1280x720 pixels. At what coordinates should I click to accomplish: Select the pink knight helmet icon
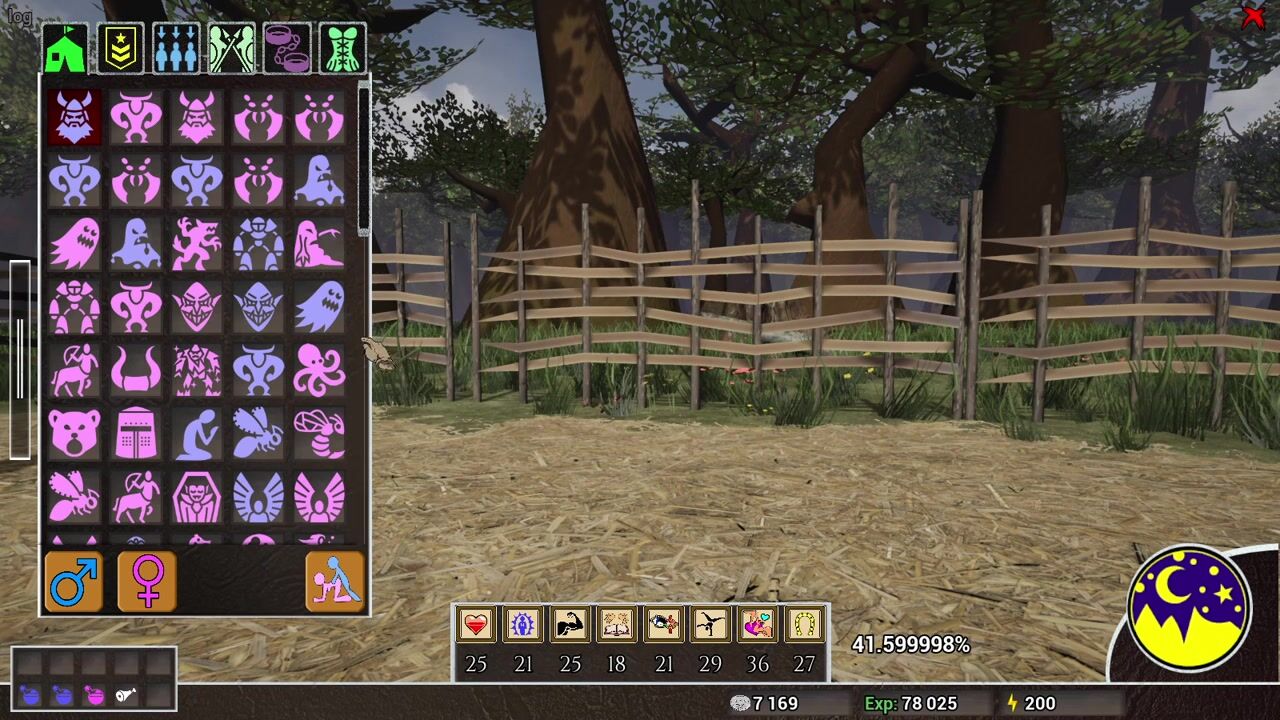[x=135, y=433]
